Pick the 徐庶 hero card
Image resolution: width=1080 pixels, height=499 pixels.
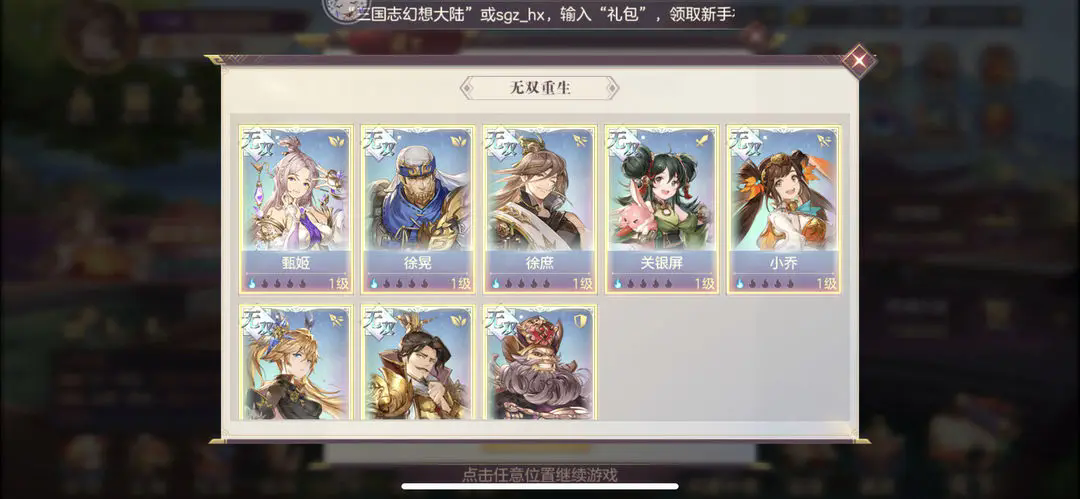click(x=540, y=209)
